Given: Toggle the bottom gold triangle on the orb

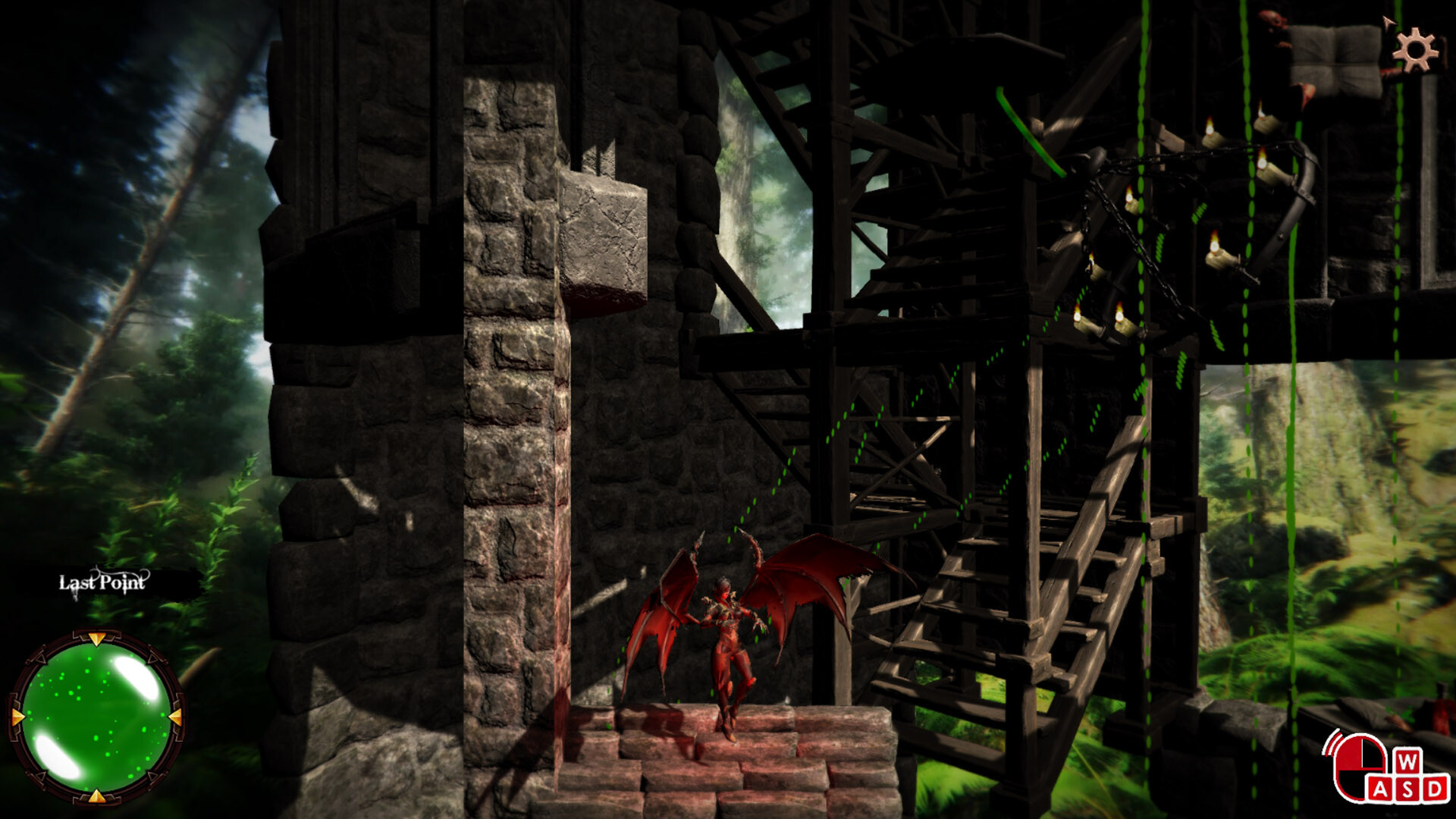Looking at the screenshot, I should click(98, 796).
